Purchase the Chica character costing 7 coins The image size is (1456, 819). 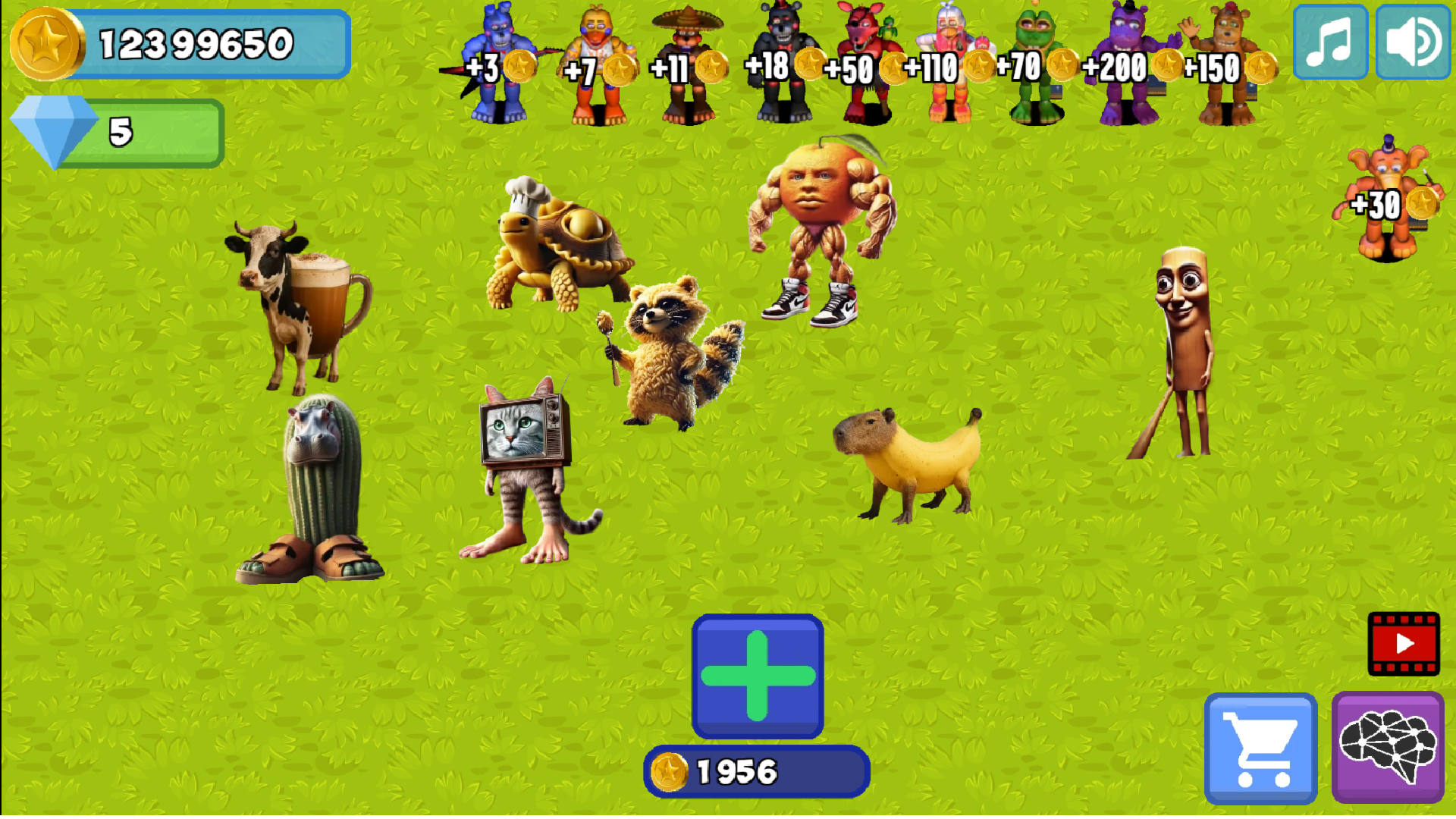(x=599, y=61)
